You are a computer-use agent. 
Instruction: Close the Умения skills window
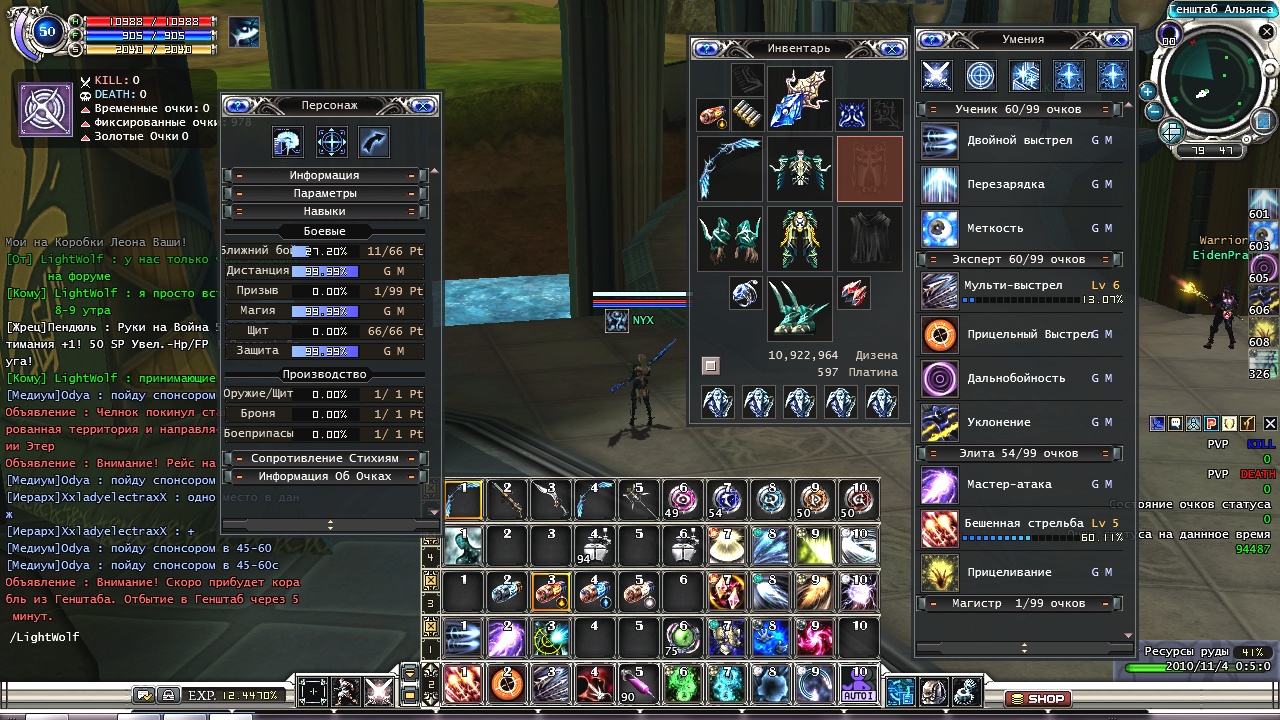pos(1117,39)
